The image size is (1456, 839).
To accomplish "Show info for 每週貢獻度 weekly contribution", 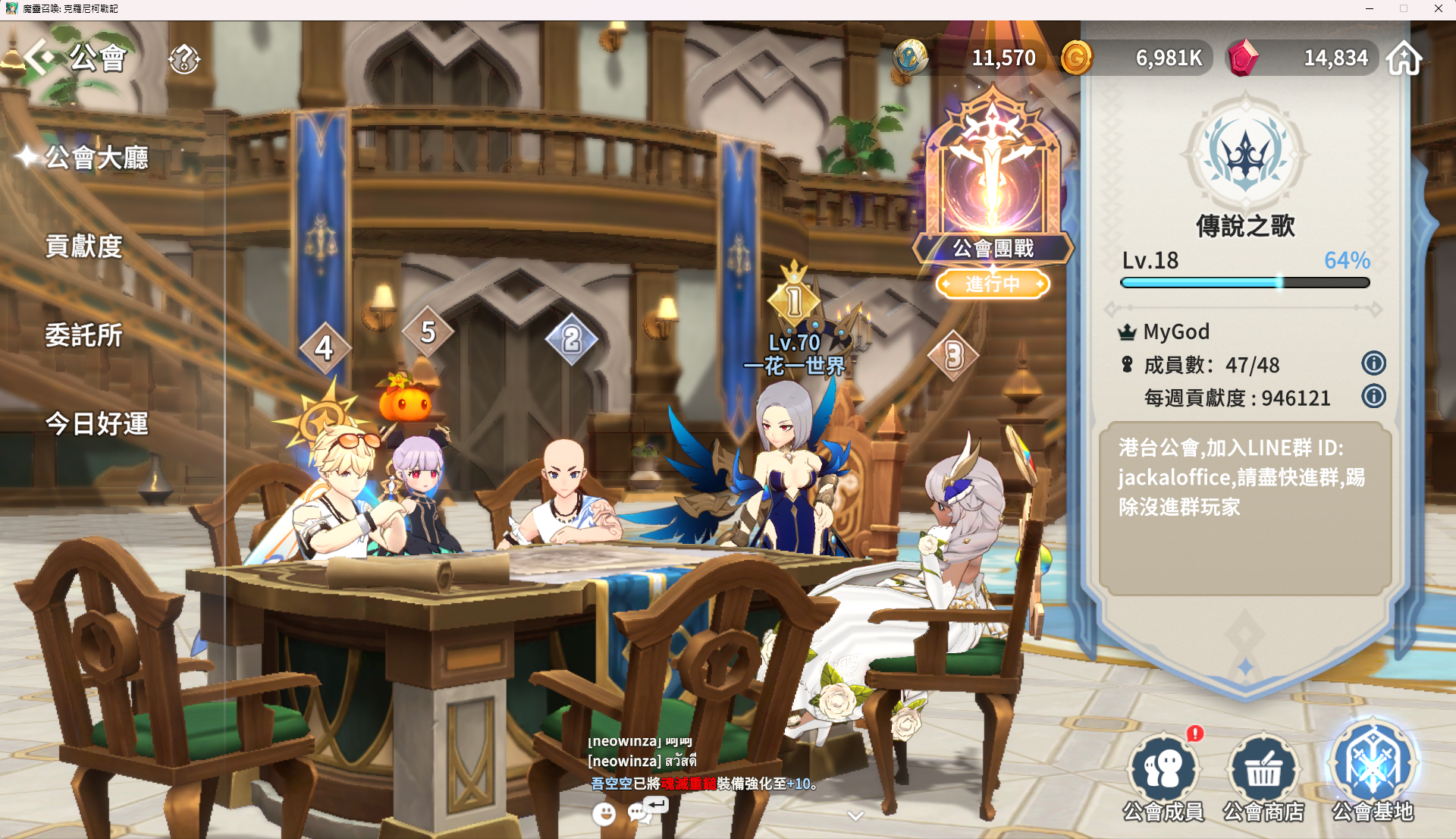I will [1373, 396].
